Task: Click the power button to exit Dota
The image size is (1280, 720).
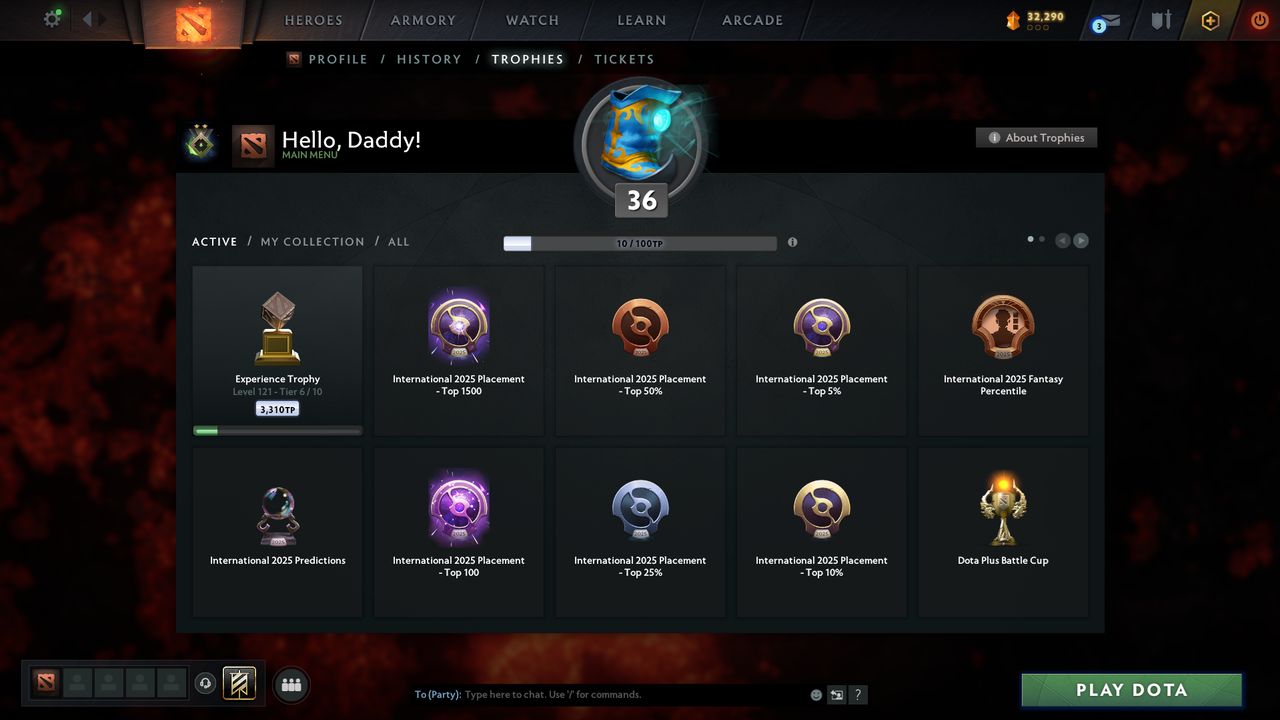Action: point(1258,19)
